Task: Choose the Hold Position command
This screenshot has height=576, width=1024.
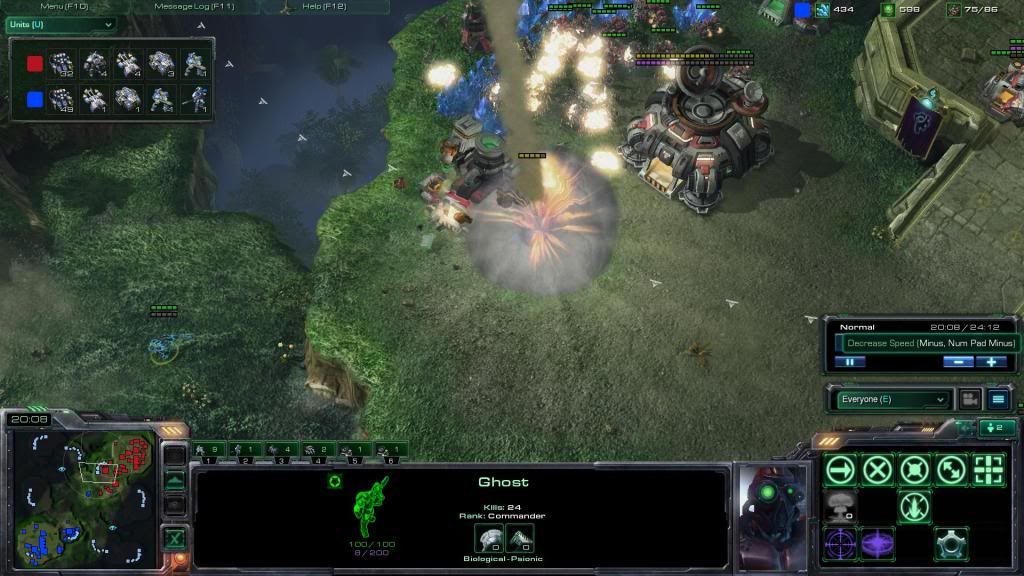Action: click(x=914, y=469)
